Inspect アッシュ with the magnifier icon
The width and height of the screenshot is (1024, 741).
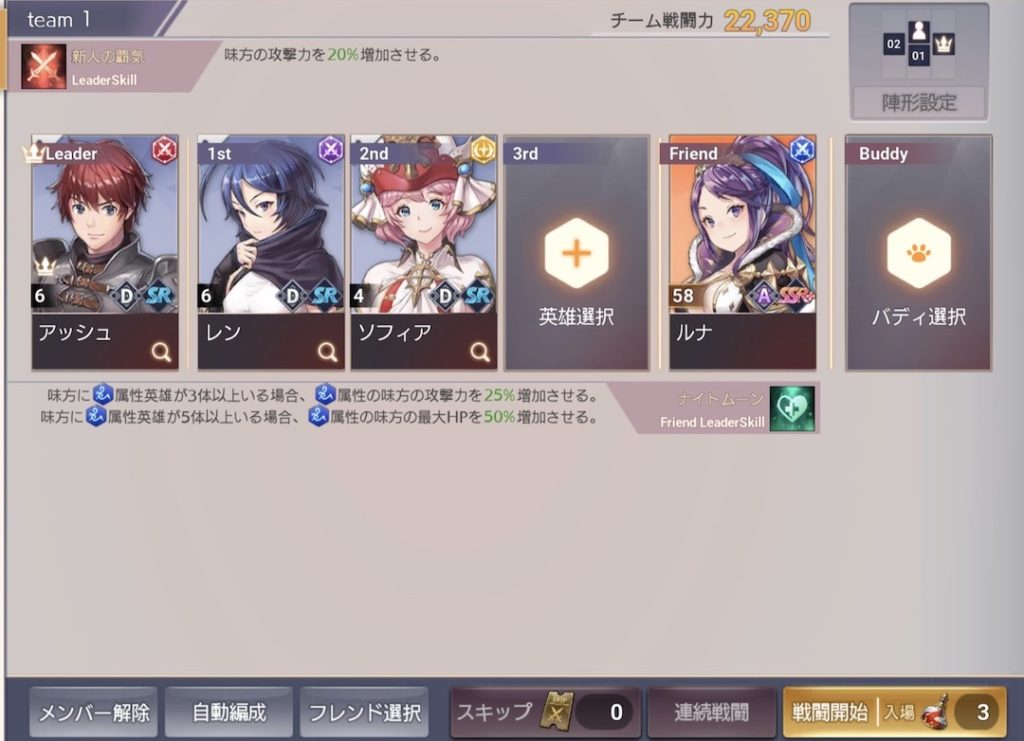[x=160, y=351]
